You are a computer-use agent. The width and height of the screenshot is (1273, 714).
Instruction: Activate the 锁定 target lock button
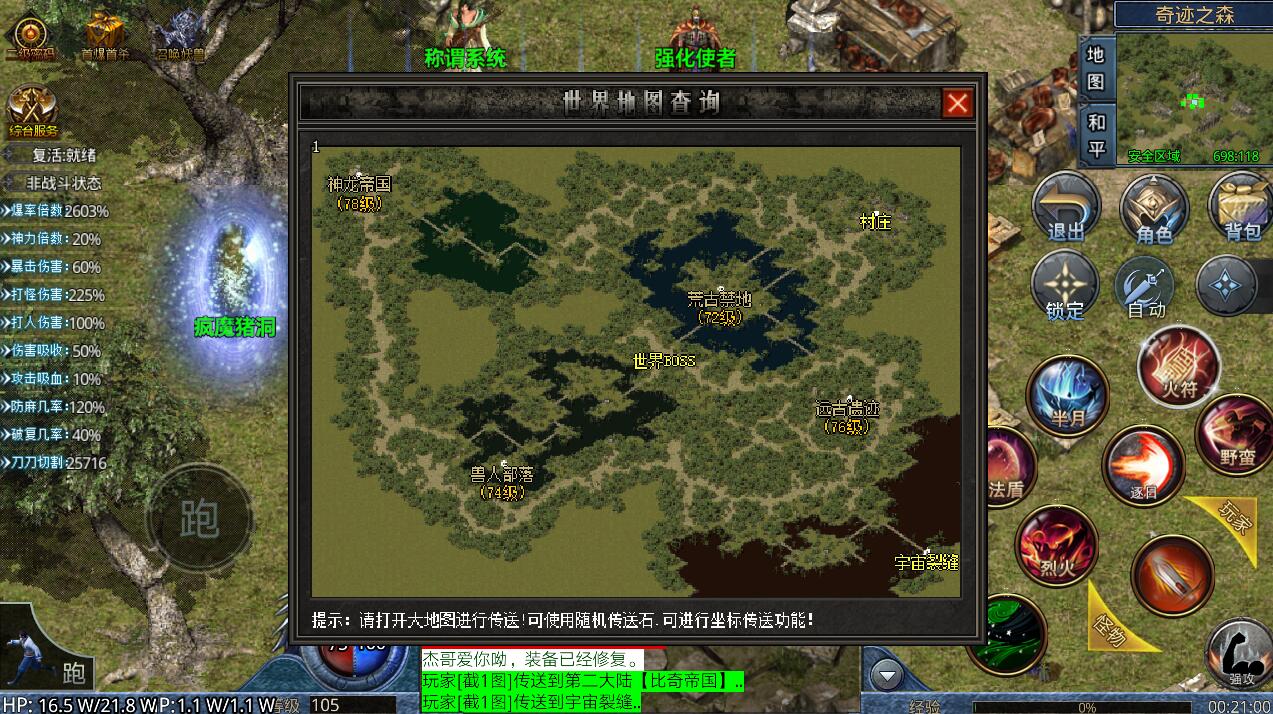coord(1065,285)
